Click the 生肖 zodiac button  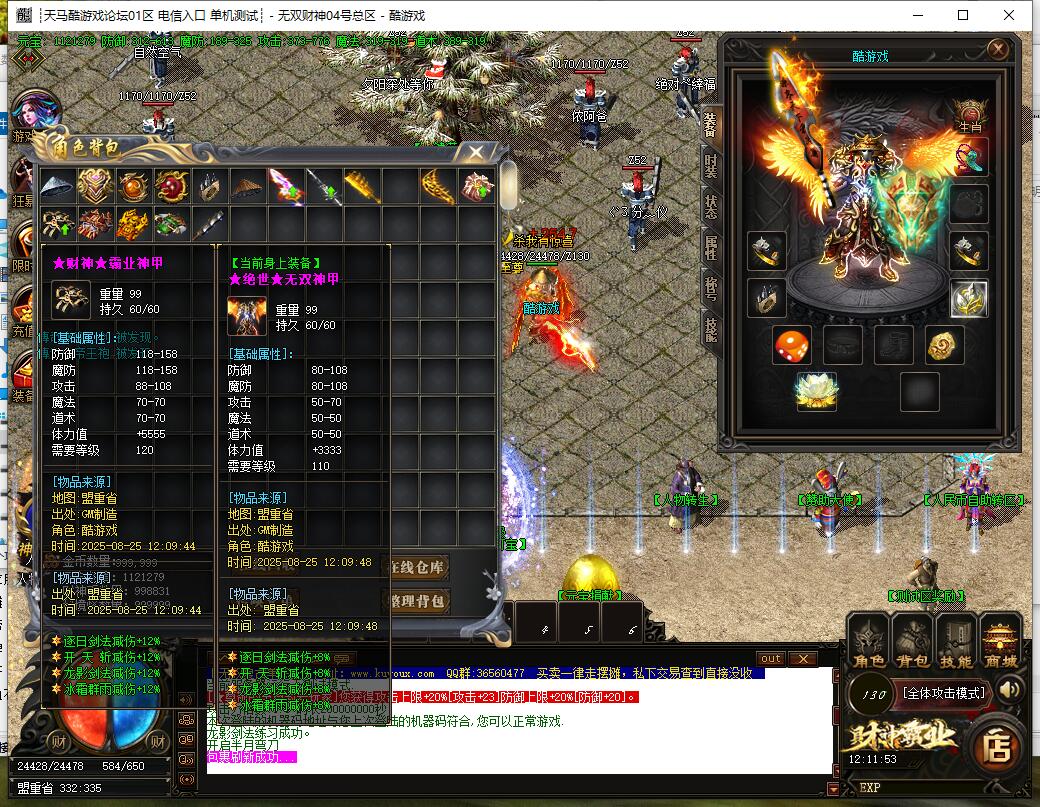tap(970, 116)
